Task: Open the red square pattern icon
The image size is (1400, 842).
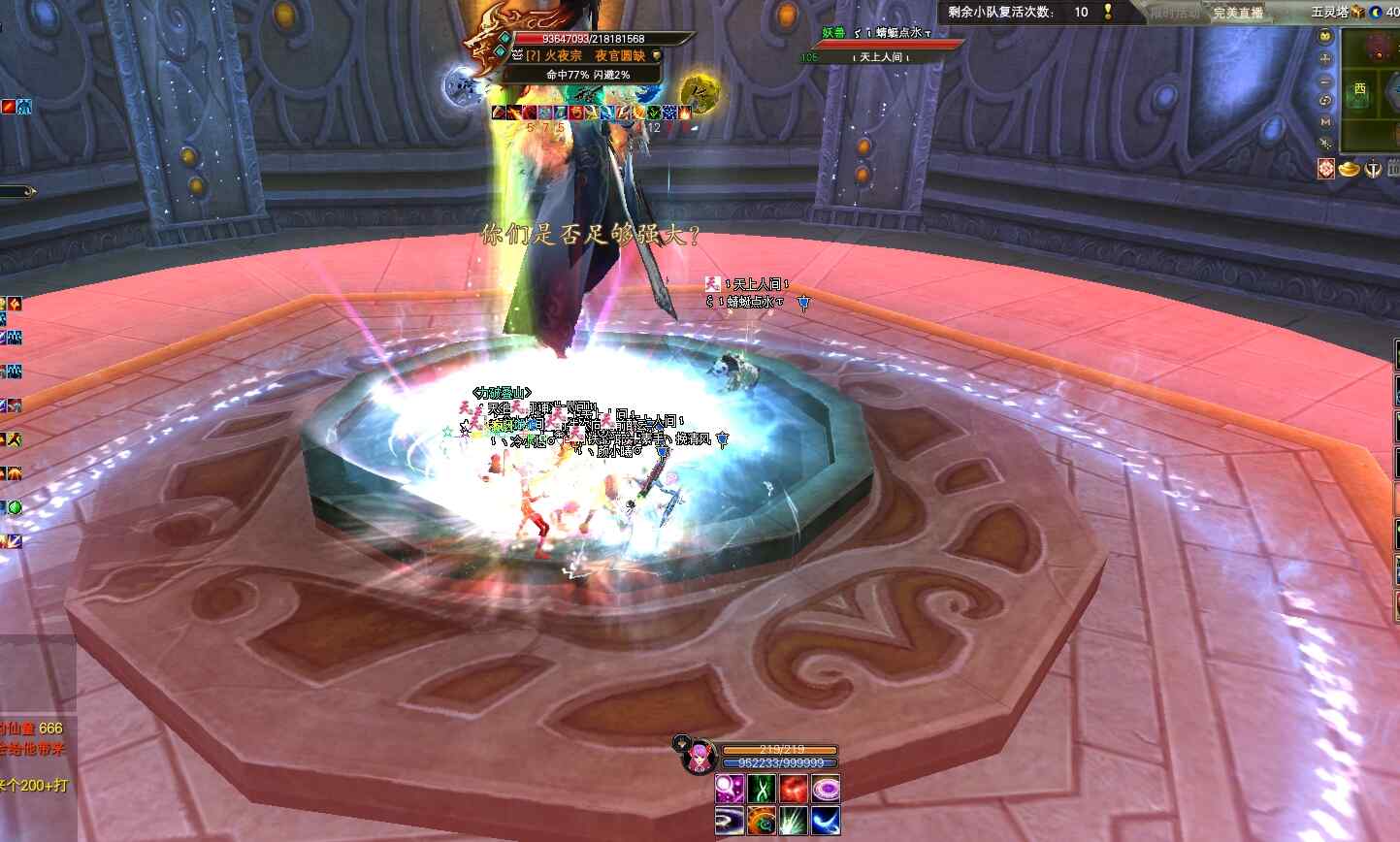Action: click(1326, 169)
